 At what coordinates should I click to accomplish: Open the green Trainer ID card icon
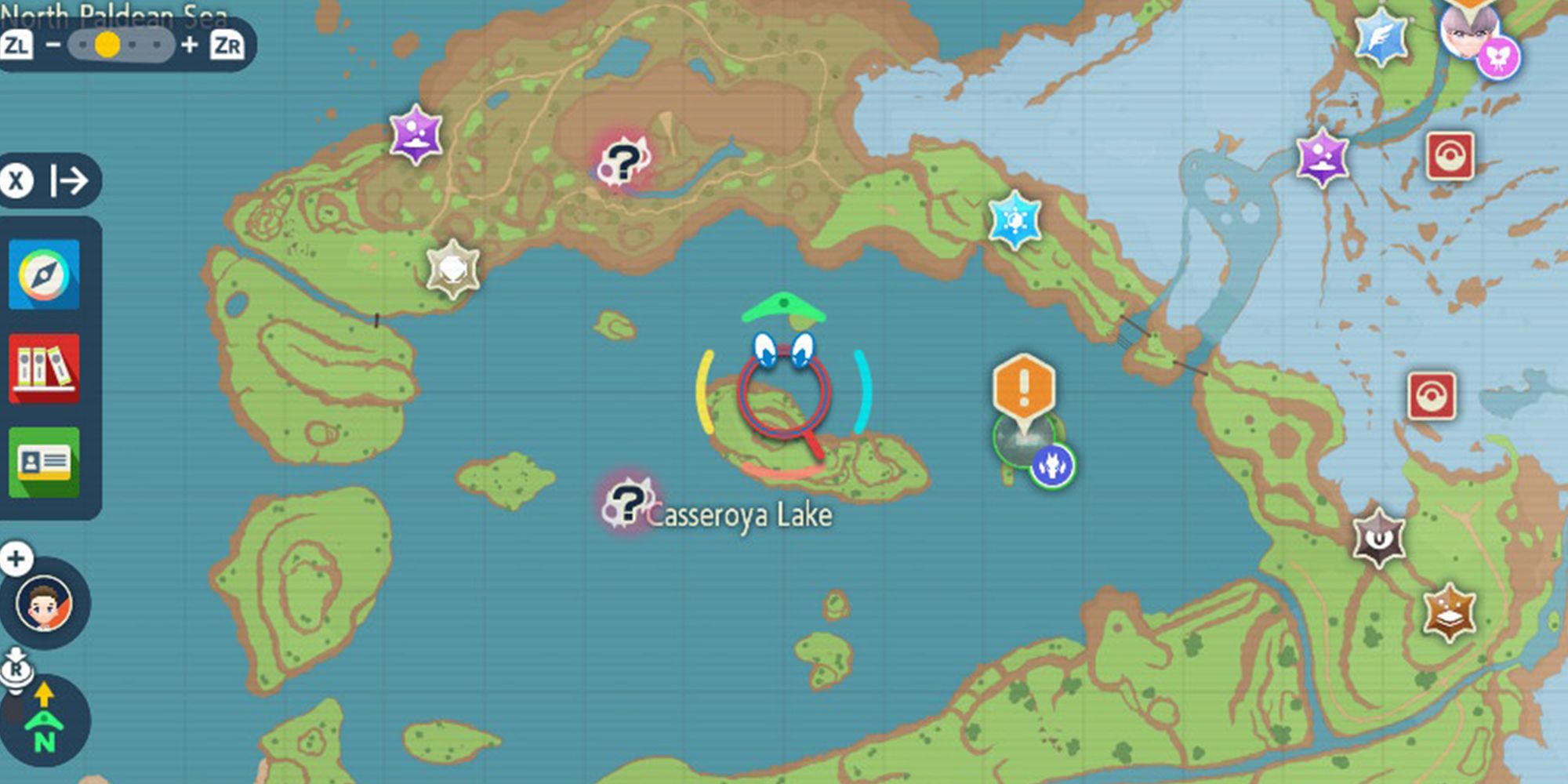pyautogui.click(x=45, y=461)
